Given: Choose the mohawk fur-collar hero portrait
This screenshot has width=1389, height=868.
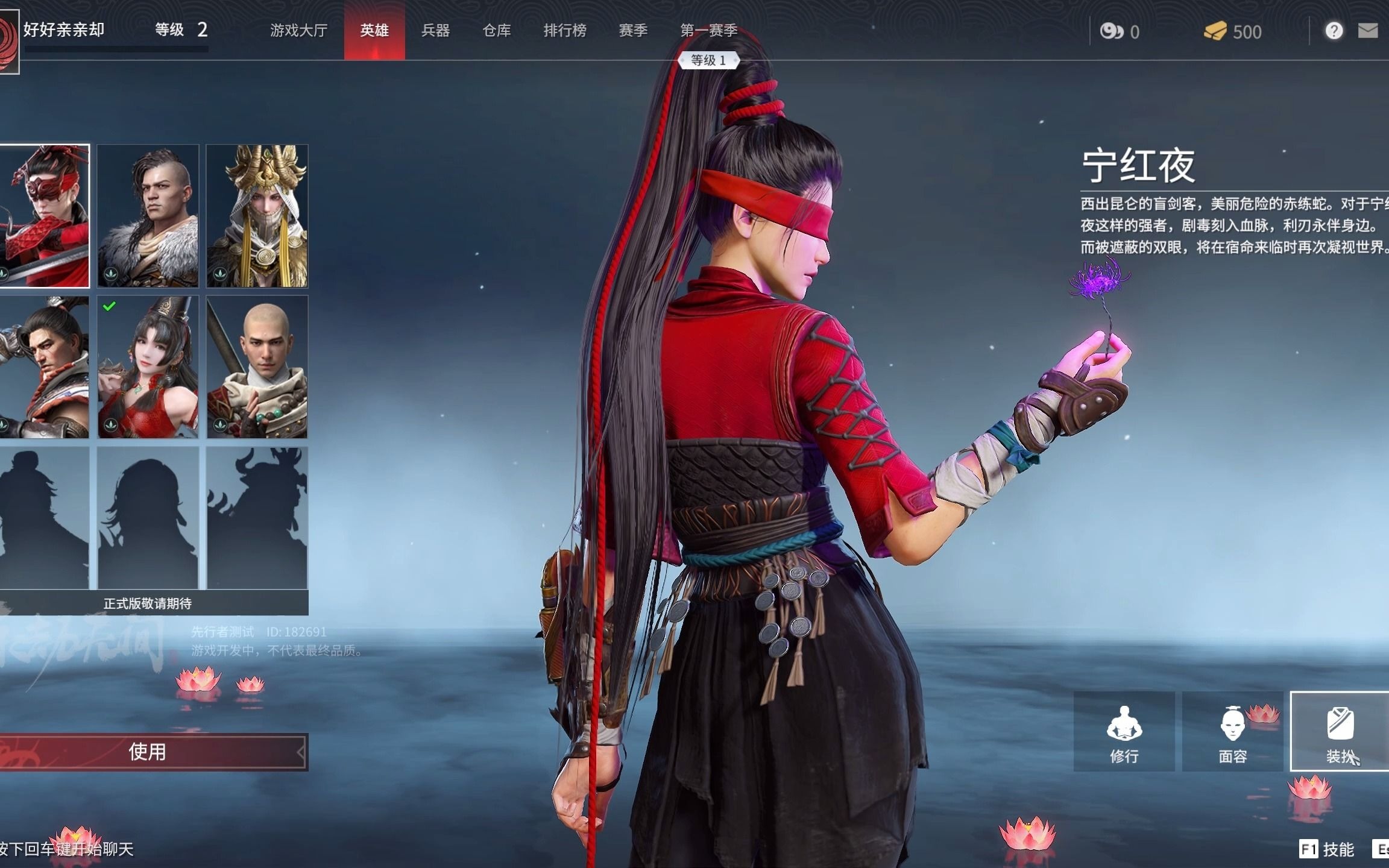Looking at the screenshot, I should click(x=148, y=216).
